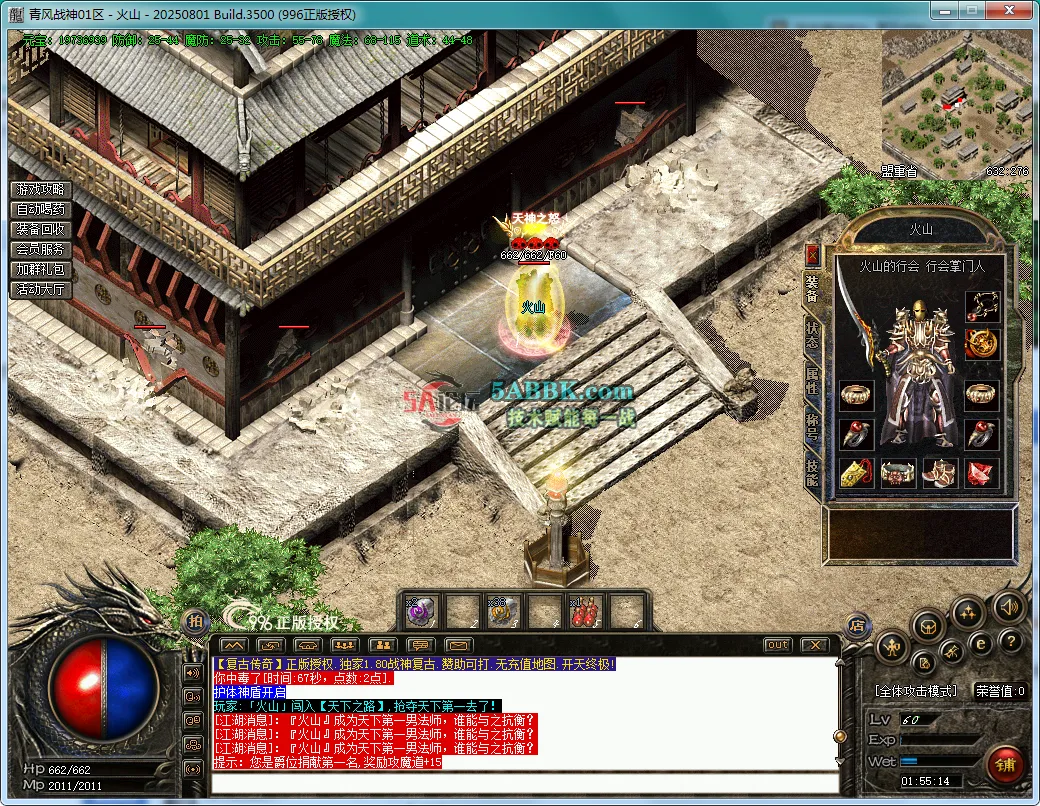
Task: Select the red gem equipment slot
Action: (982, 473)
